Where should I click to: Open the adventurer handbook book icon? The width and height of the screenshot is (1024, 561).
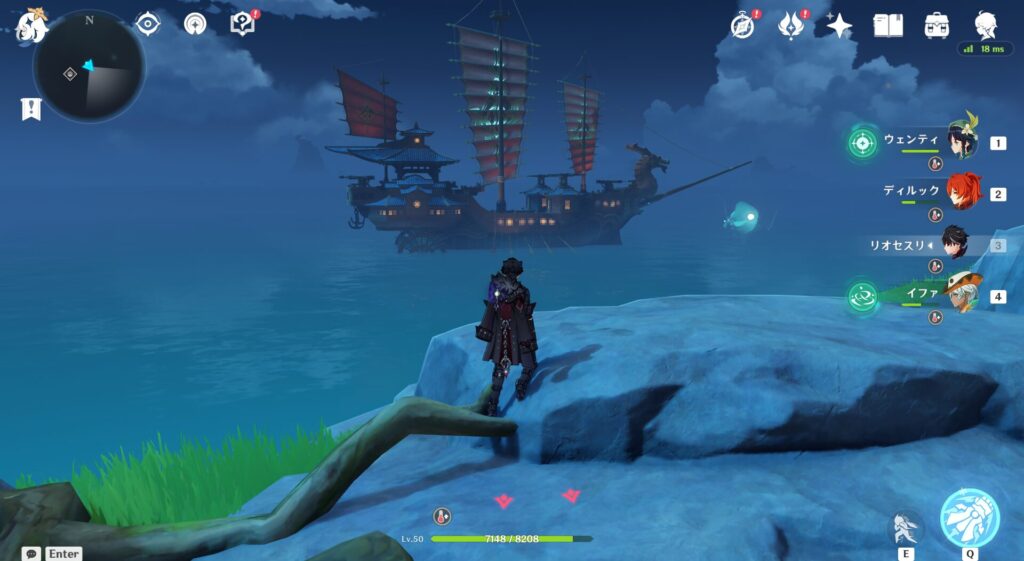(x=888, y=26)
